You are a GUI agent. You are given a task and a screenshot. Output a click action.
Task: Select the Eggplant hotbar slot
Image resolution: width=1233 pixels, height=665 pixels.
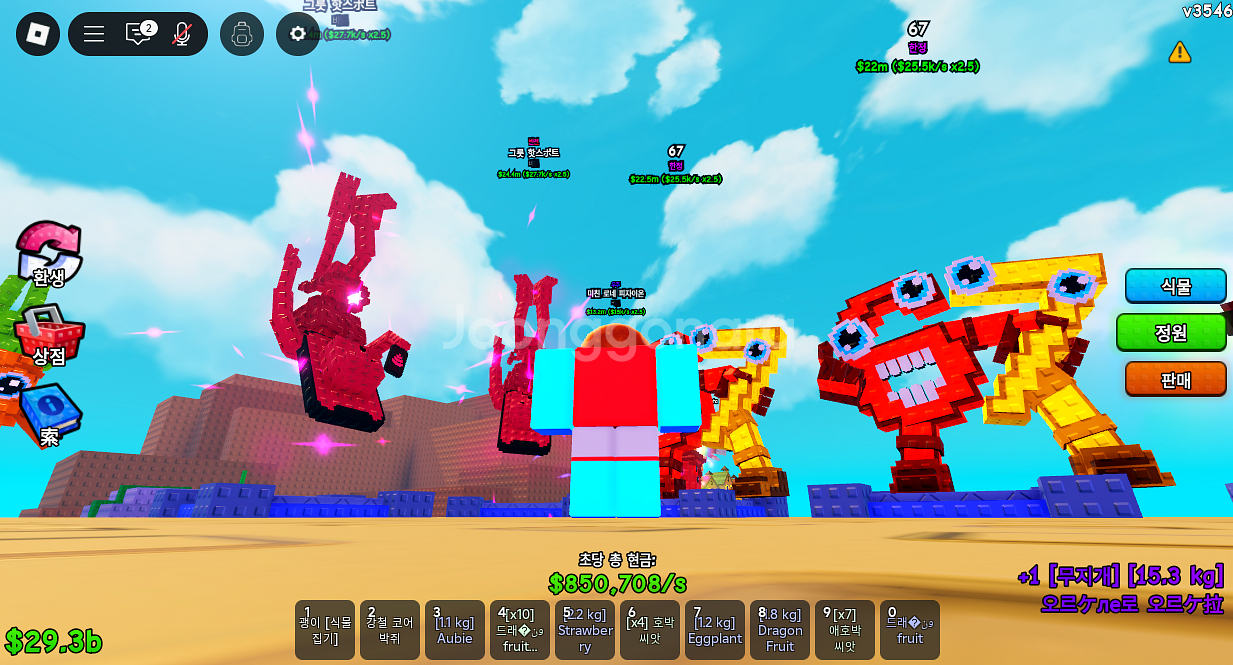click(x=715, y=630)
